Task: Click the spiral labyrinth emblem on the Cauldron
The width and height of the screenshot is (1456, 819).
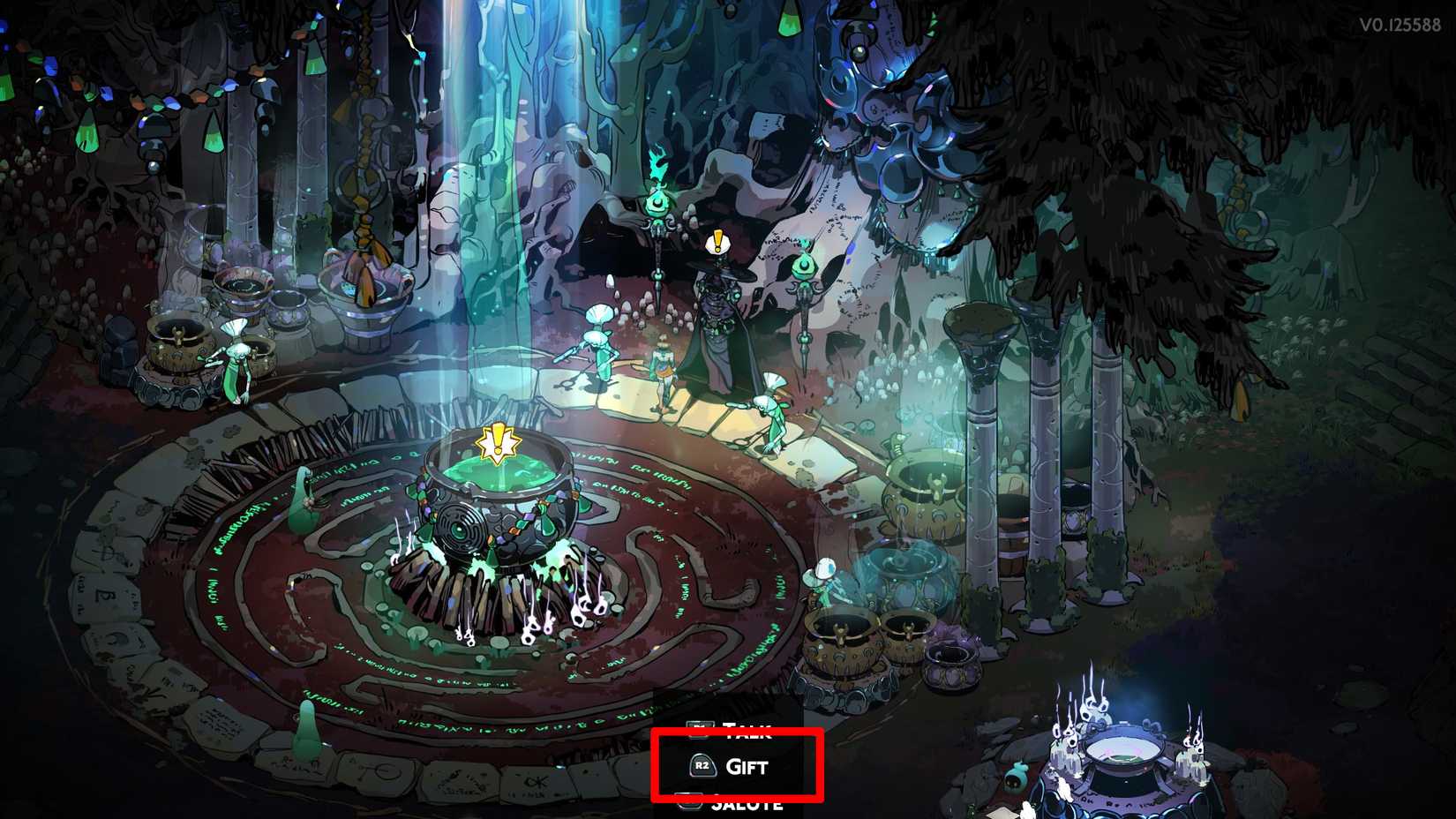Action: [x=462, y=530]
